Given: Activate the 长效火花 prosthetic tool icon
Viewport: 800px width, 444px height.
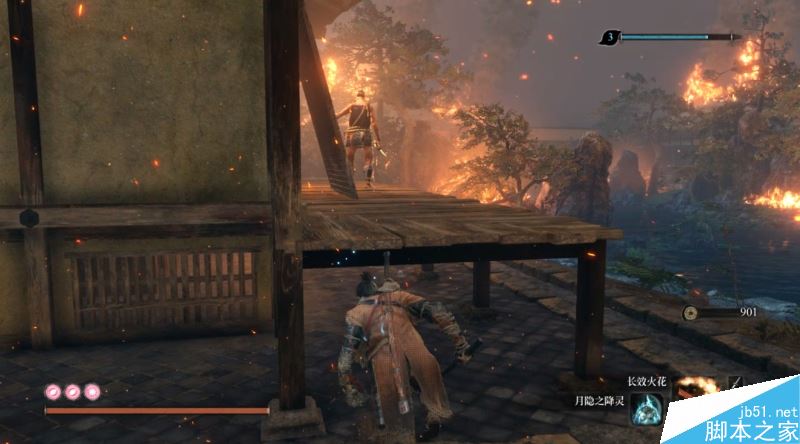Looking at the screenshot, I should [x=695, y=385].
